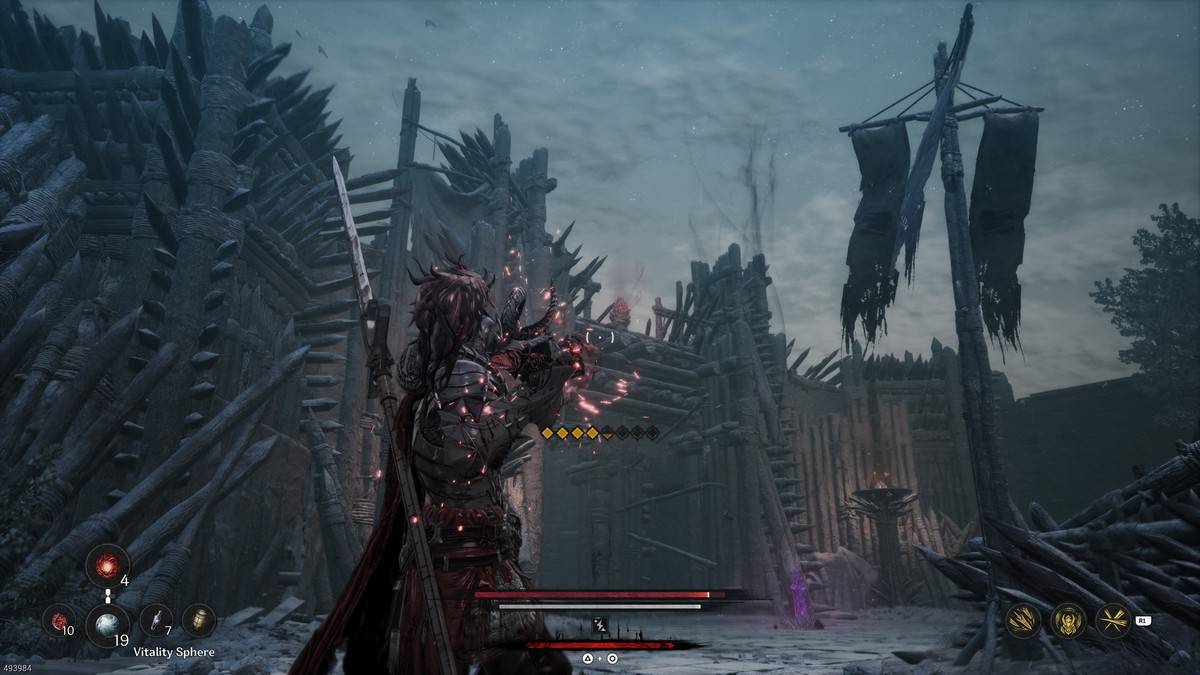1200x675 pixels.
Task: Use the small red orb item showing 10
Action: click(58, 621)
